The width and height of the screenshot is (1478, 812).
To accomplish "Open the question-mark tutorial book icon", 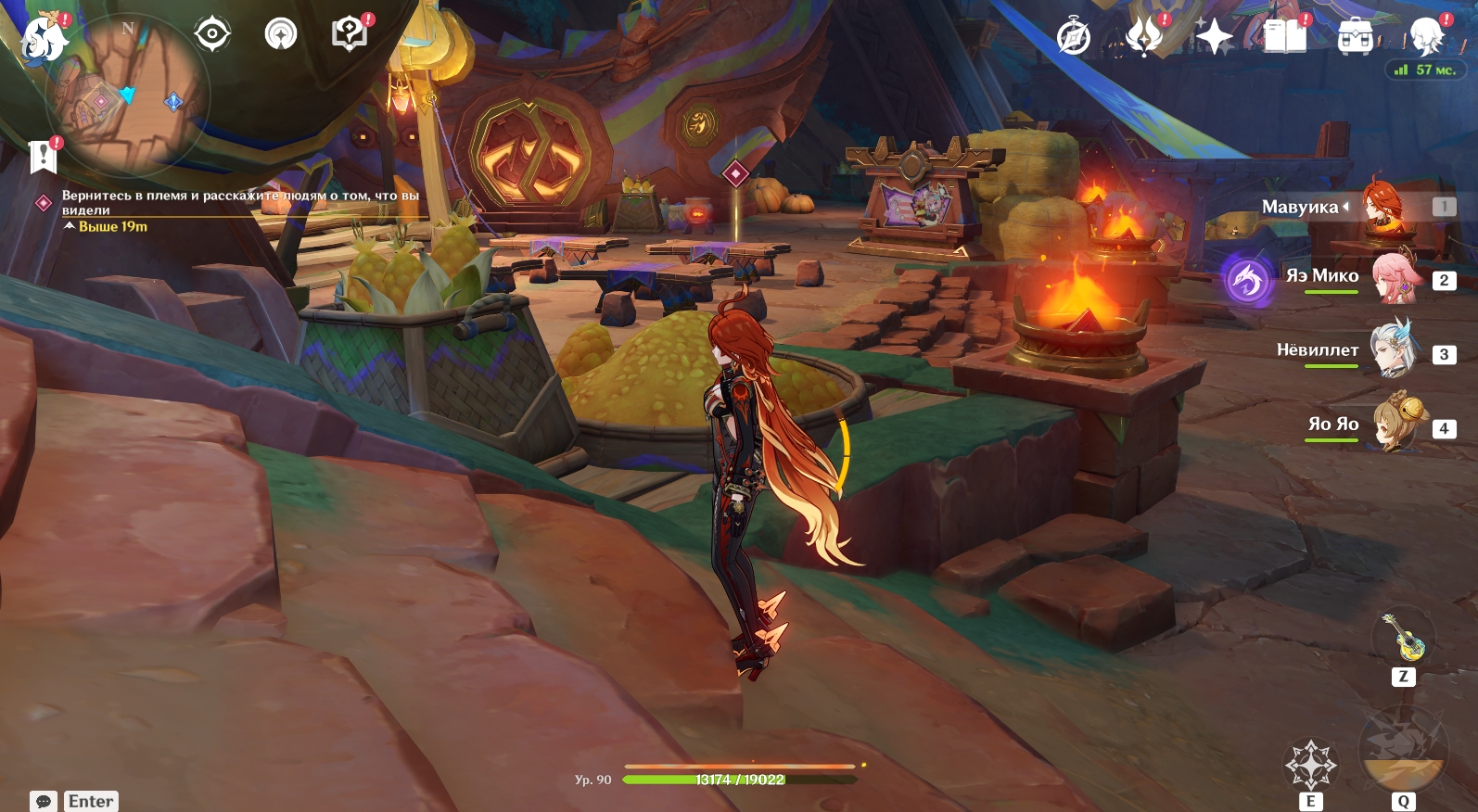I will 350,34.
